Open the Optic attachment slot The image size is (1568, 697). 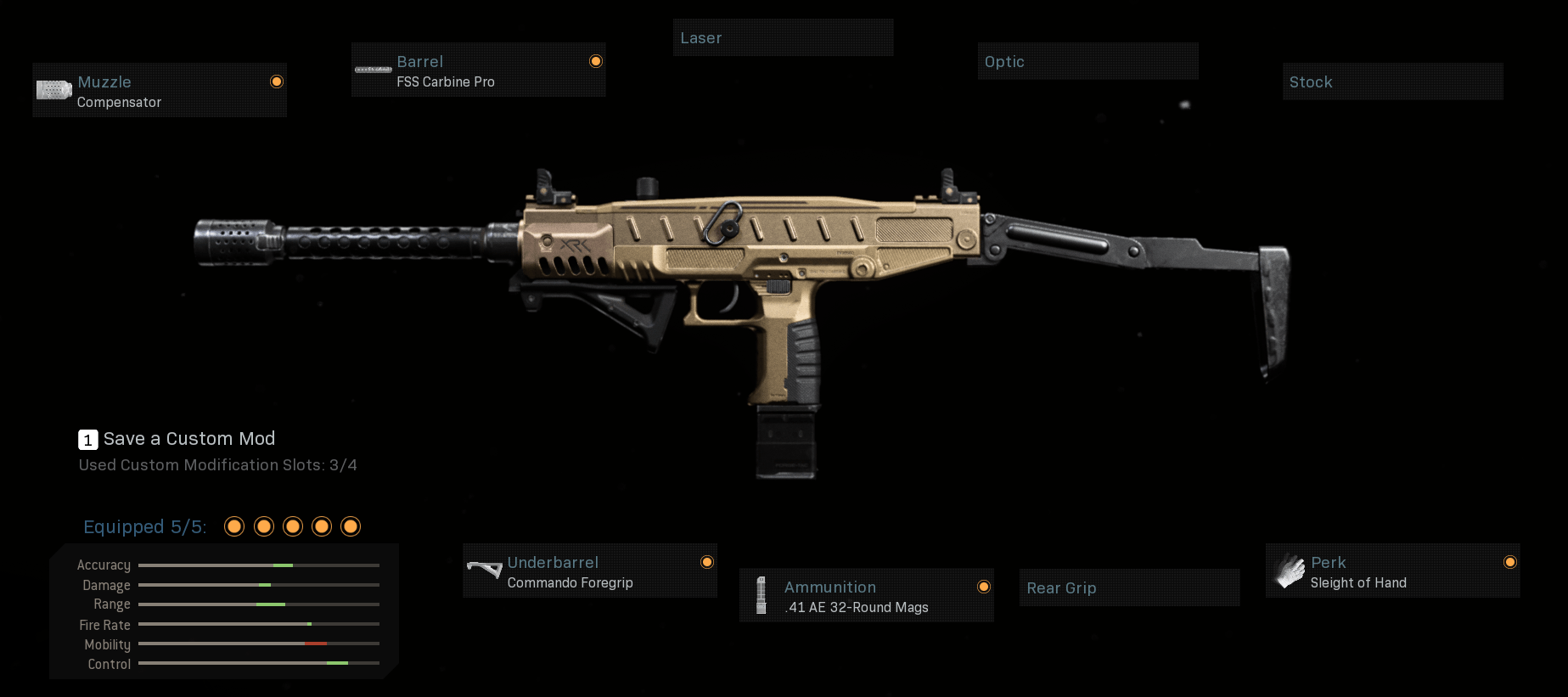click(1087, 61)
